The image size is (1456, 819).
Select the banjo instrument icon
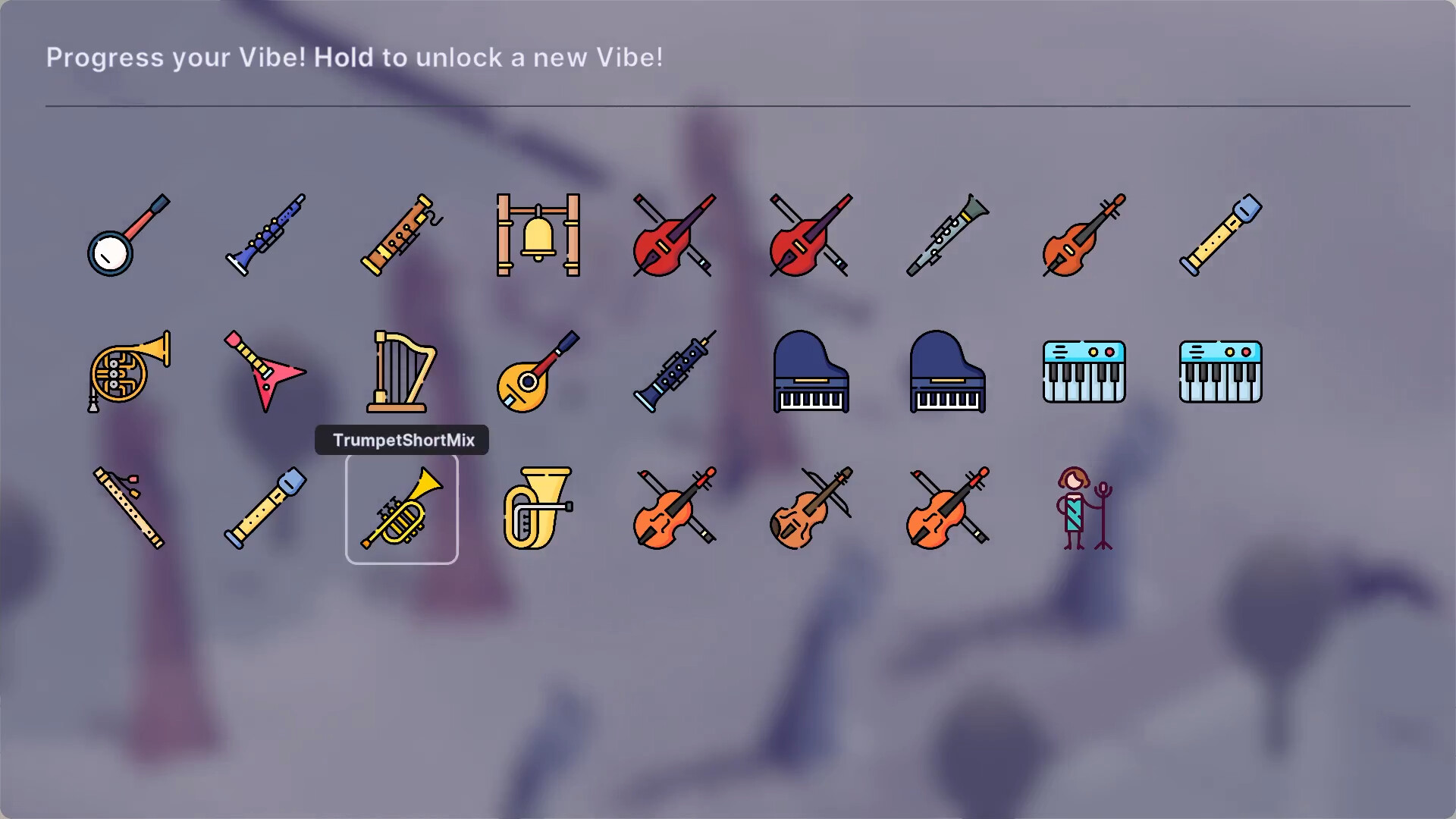point(129,237)
